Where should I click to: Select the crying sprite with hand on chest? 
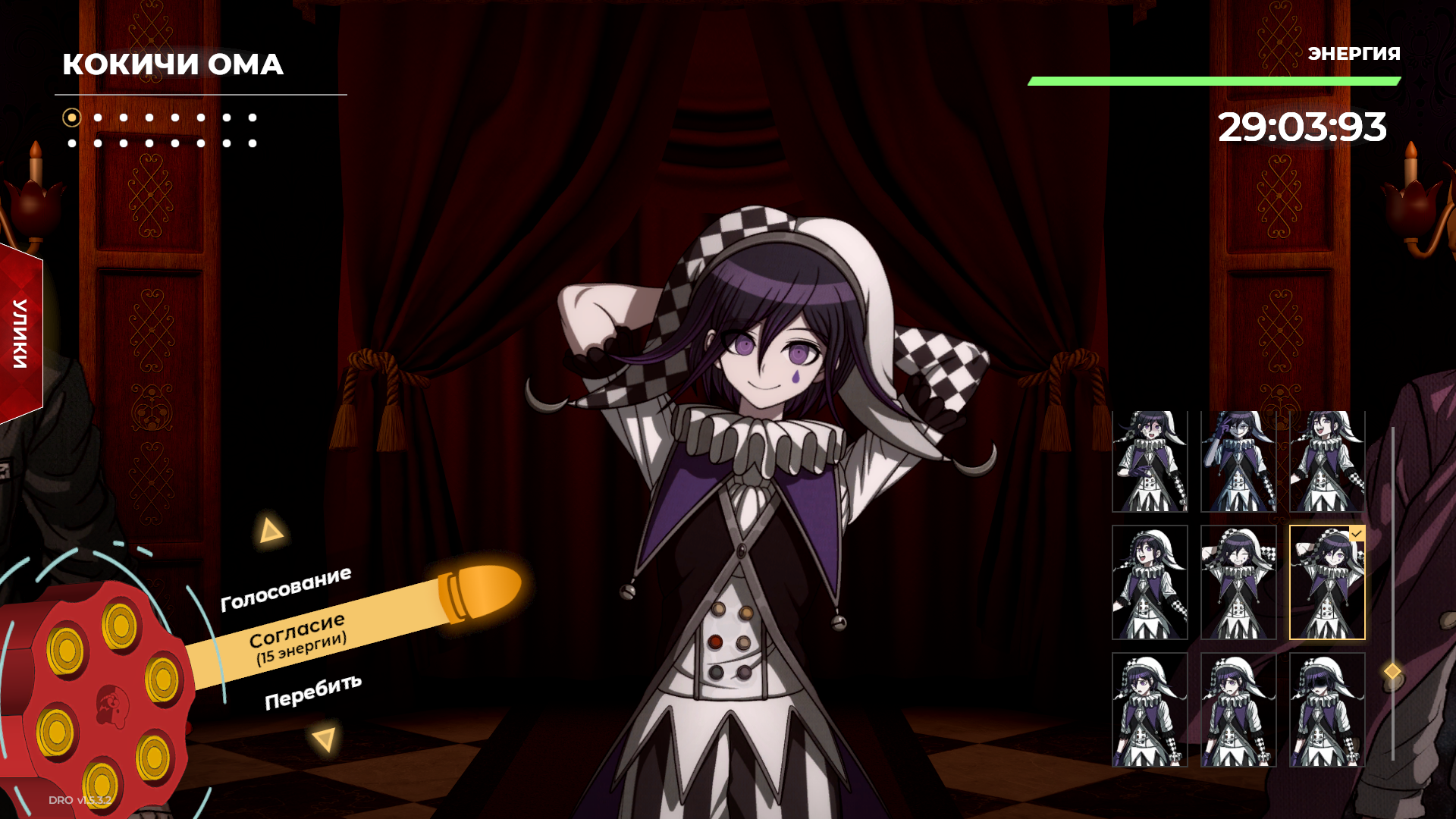1150,461
